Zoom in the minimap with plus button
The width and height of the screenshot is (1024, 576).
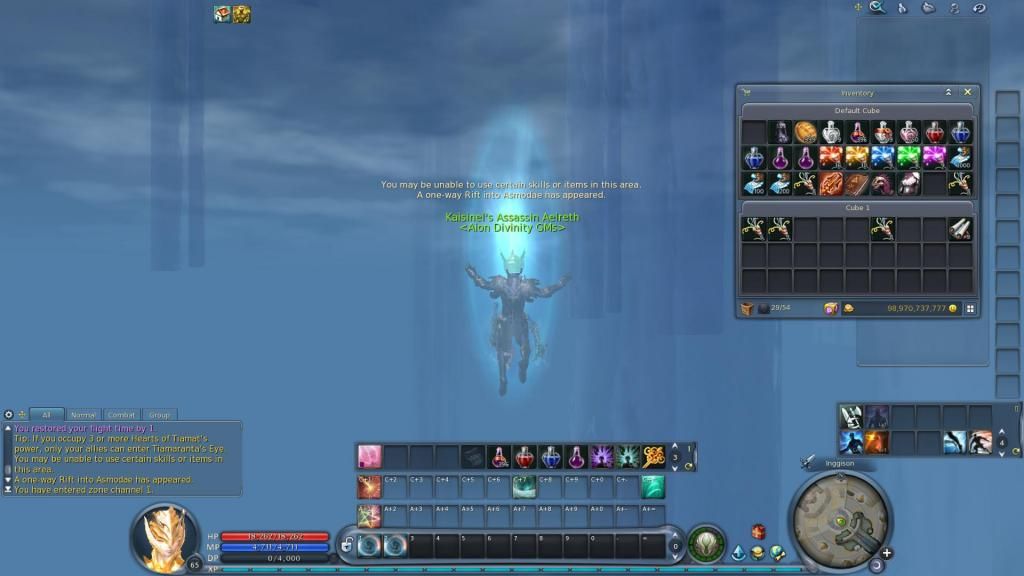click(886, 553)
